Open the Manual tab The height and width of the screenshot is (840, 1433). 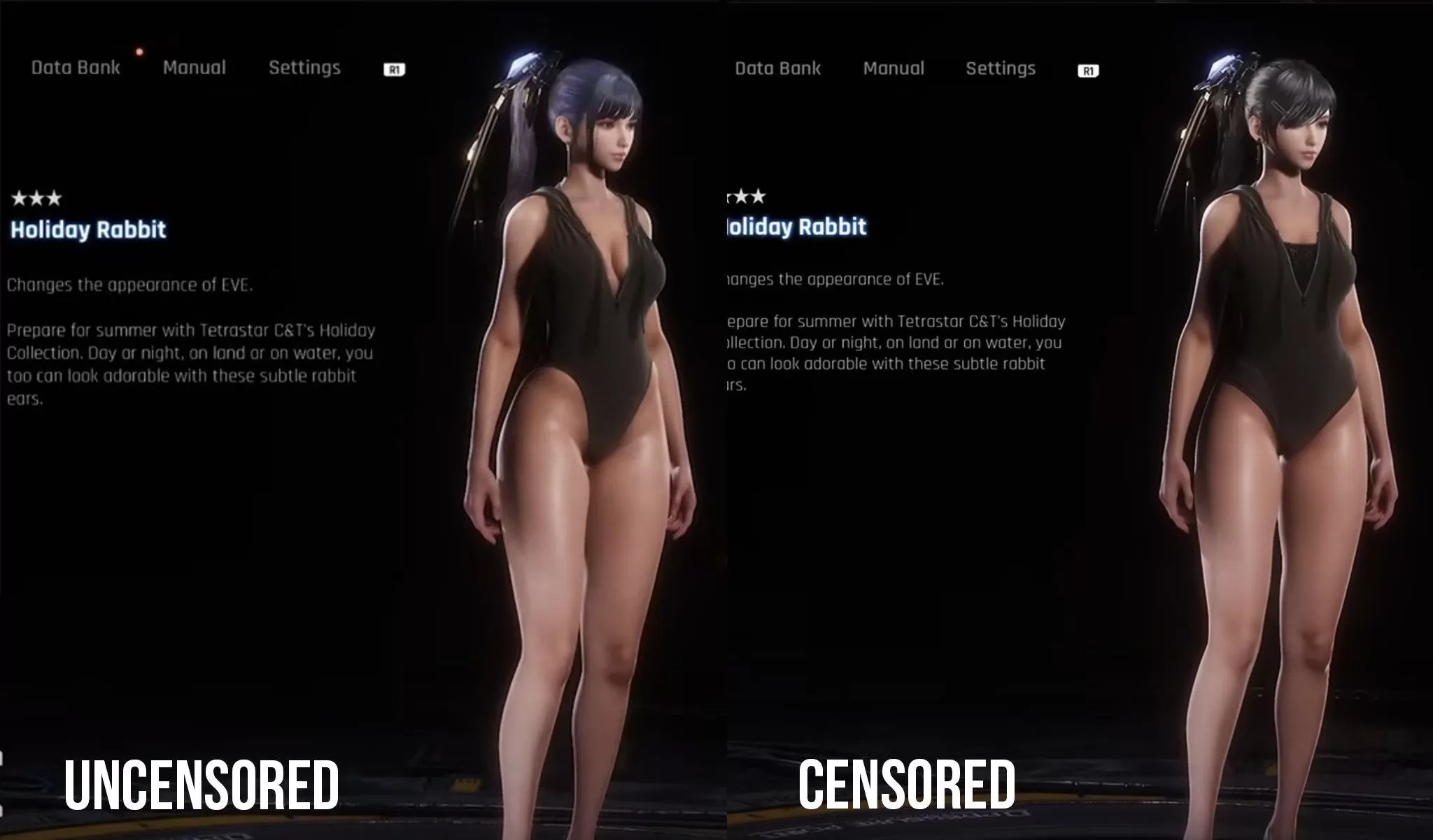194,67
